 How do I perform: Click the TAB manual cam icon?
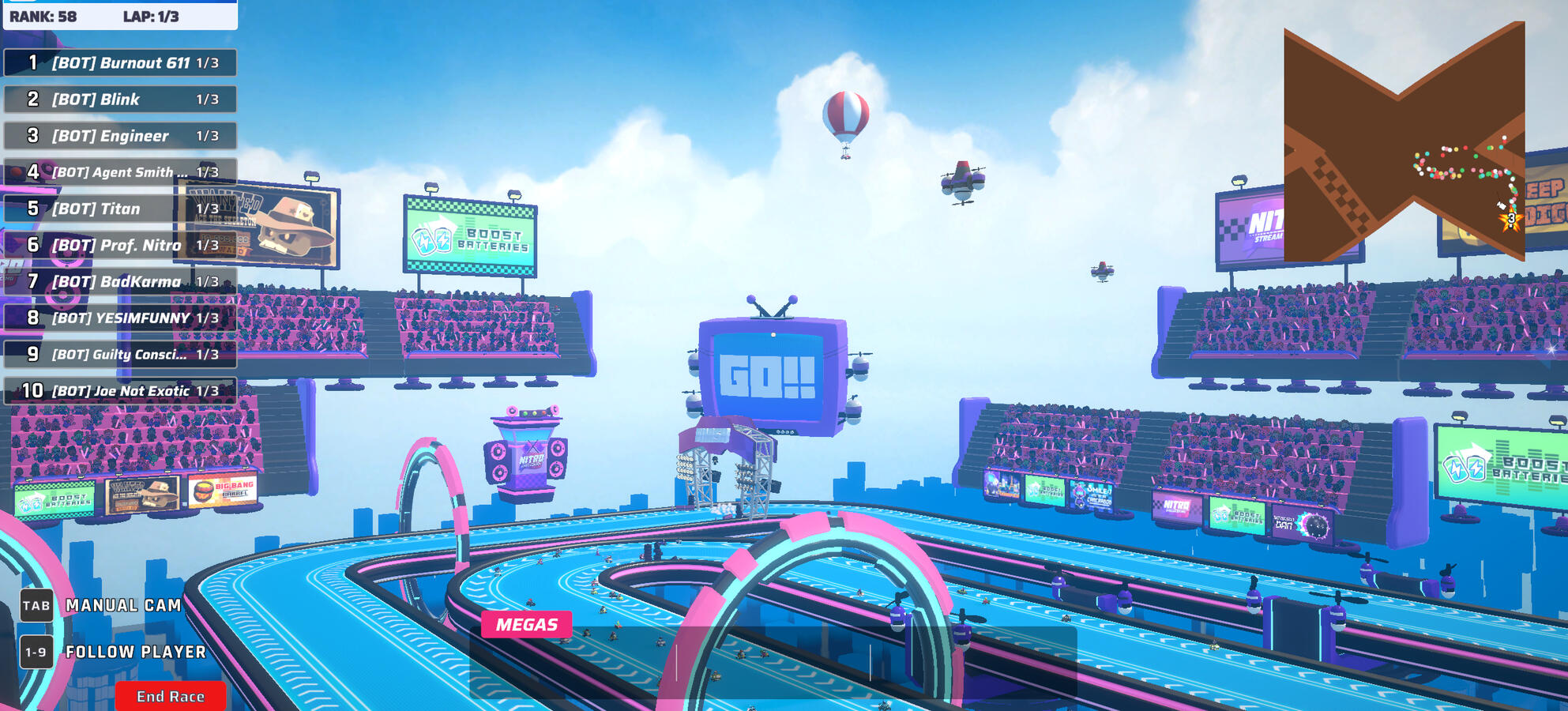36,605
